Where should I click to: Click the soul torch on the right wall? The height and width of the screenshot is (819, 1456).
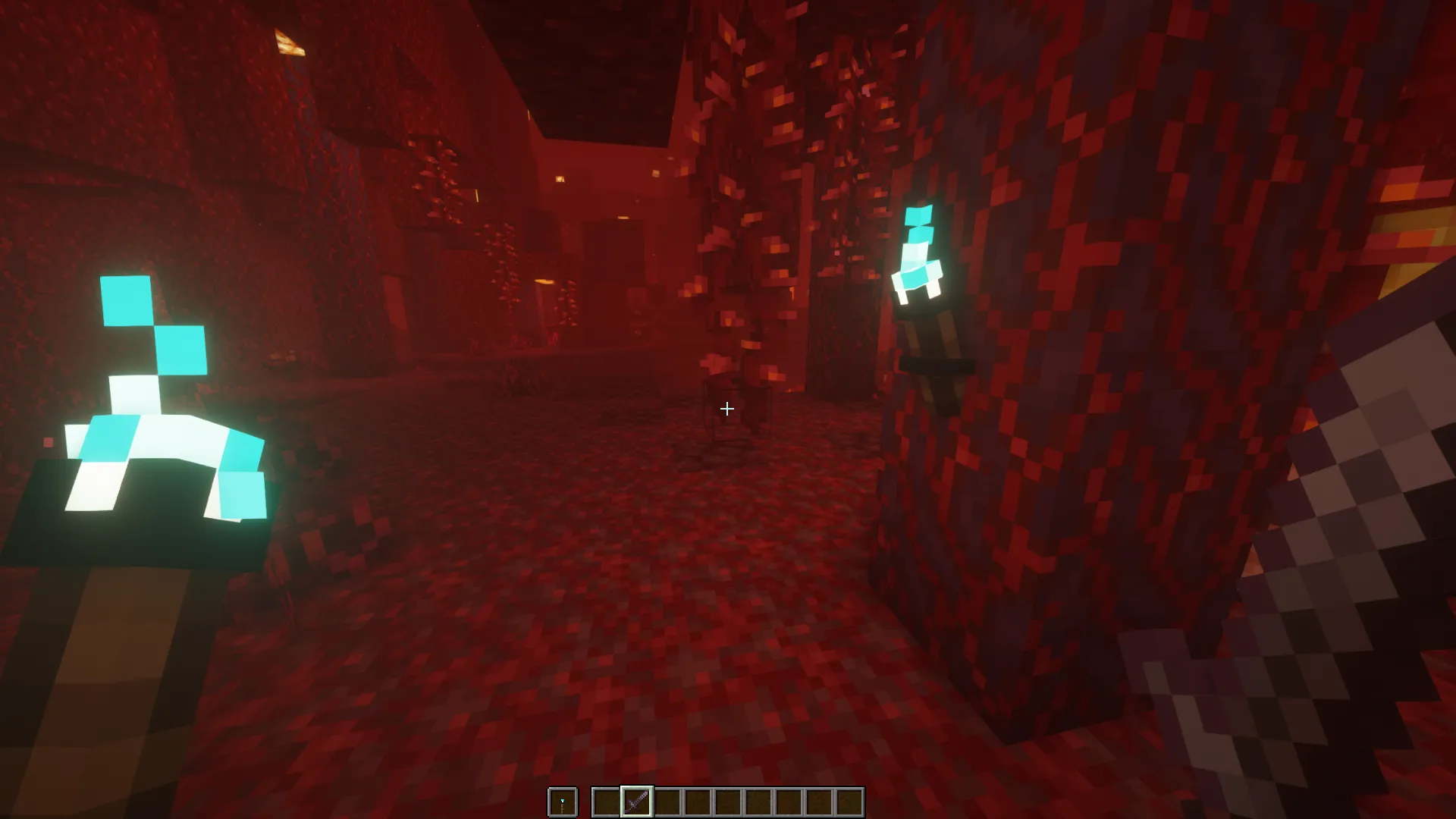pyautogui.click(x=918, y=250)
